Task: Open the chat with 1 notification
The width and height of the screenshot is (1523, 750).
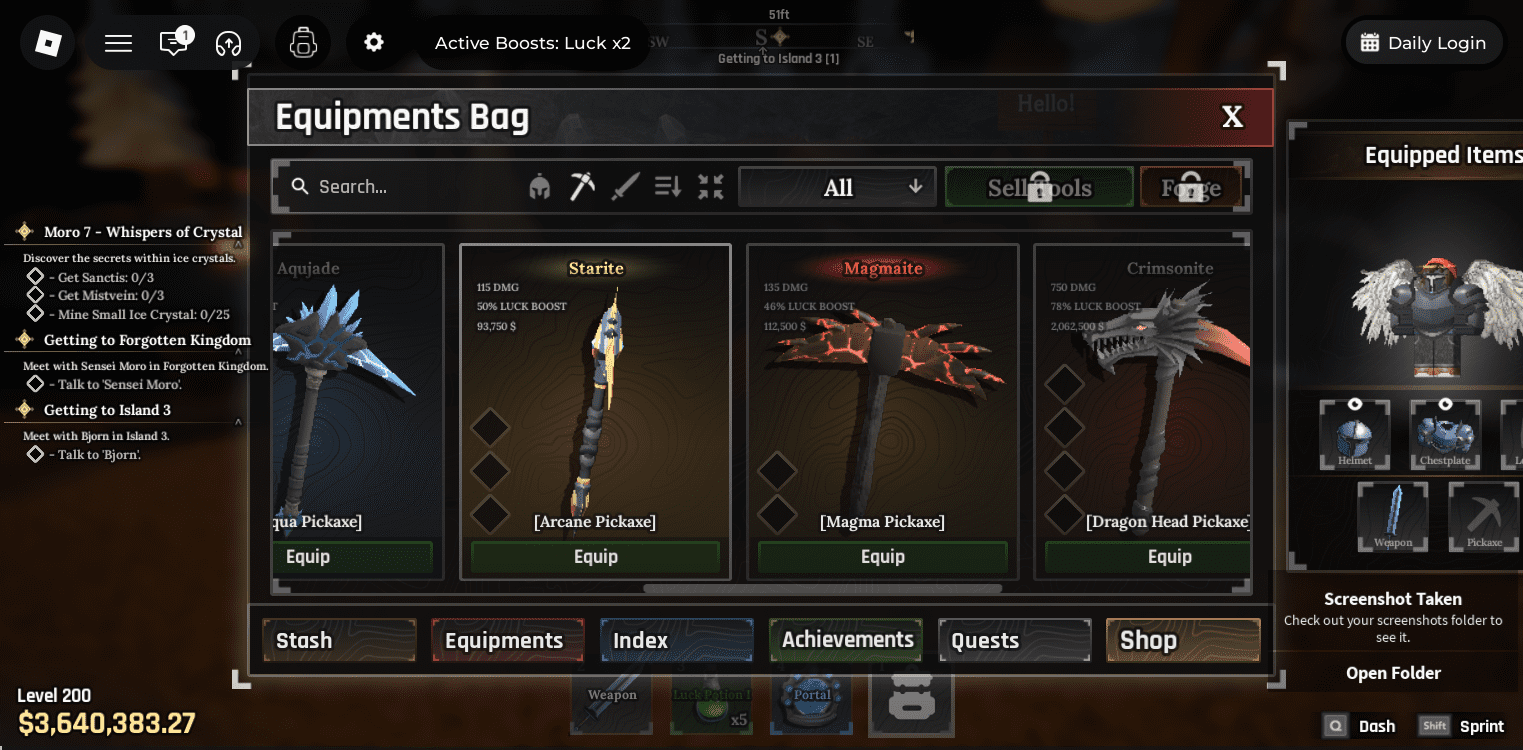Action: coord(172,42)
